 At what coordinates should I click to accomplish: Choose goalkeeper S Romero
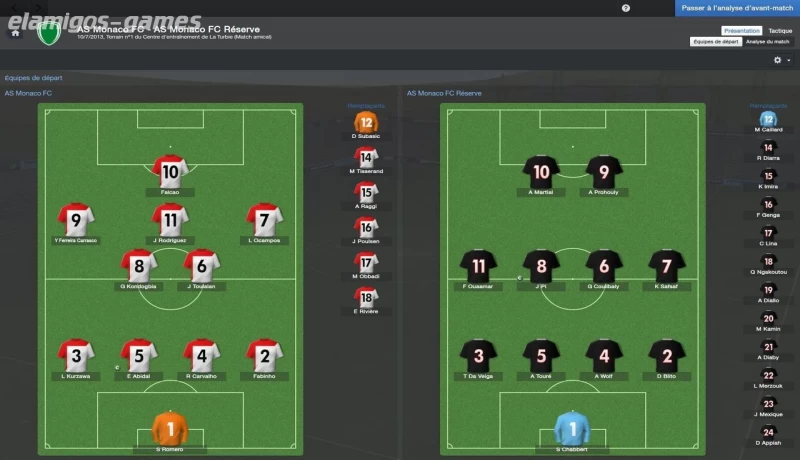coord(170,430)
